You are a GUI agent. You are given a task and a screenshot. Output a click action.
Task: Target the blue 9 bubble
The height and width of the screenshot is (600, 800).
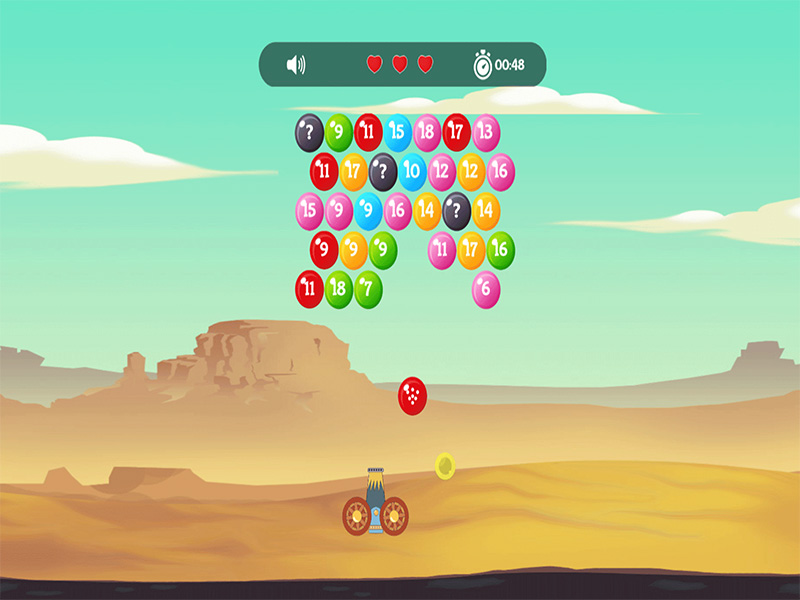[368, 211]
